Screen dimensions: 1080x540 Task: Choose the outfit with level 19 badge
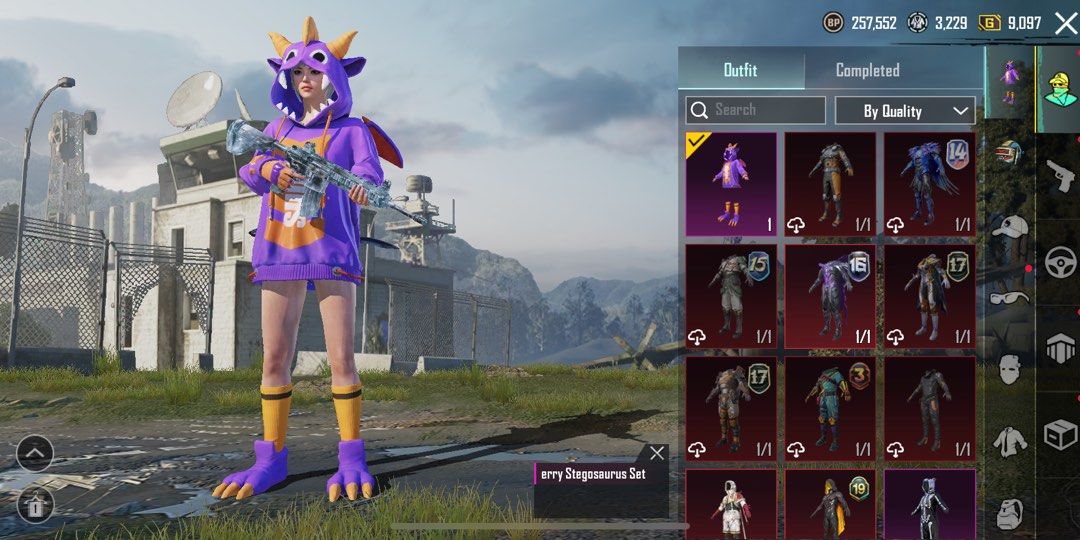(830, 506)
